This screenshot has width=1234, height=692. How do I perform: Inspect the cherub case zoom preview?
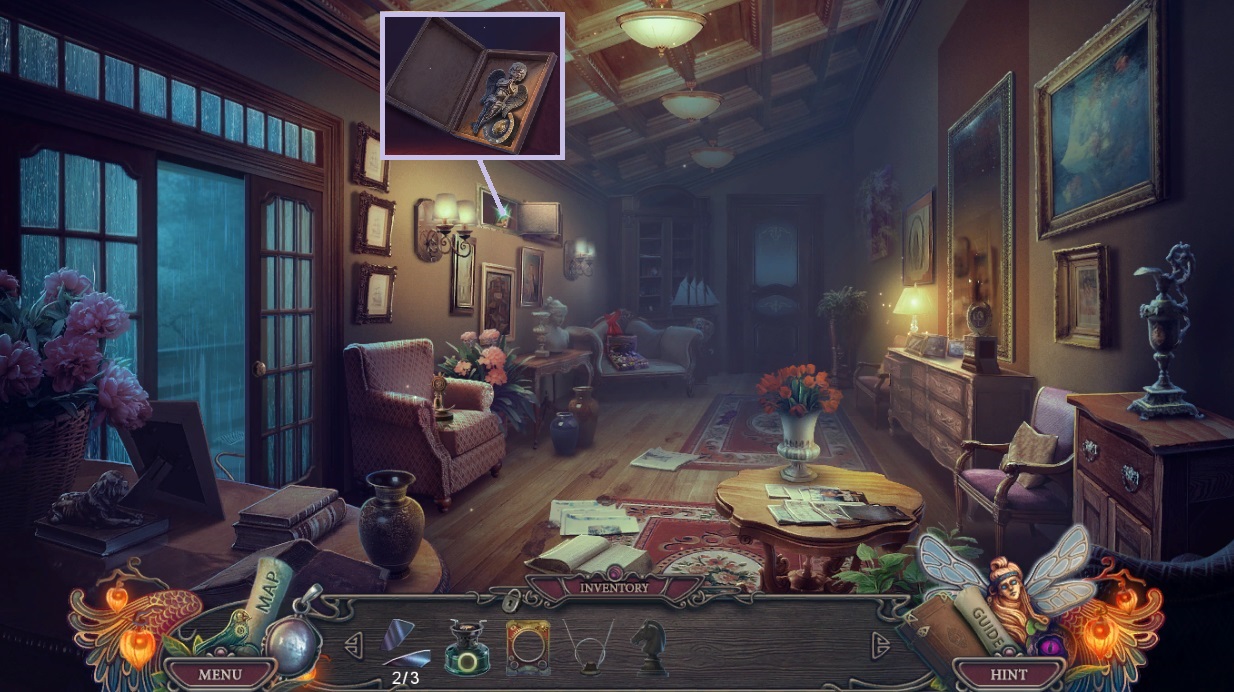tap(473, 86)
